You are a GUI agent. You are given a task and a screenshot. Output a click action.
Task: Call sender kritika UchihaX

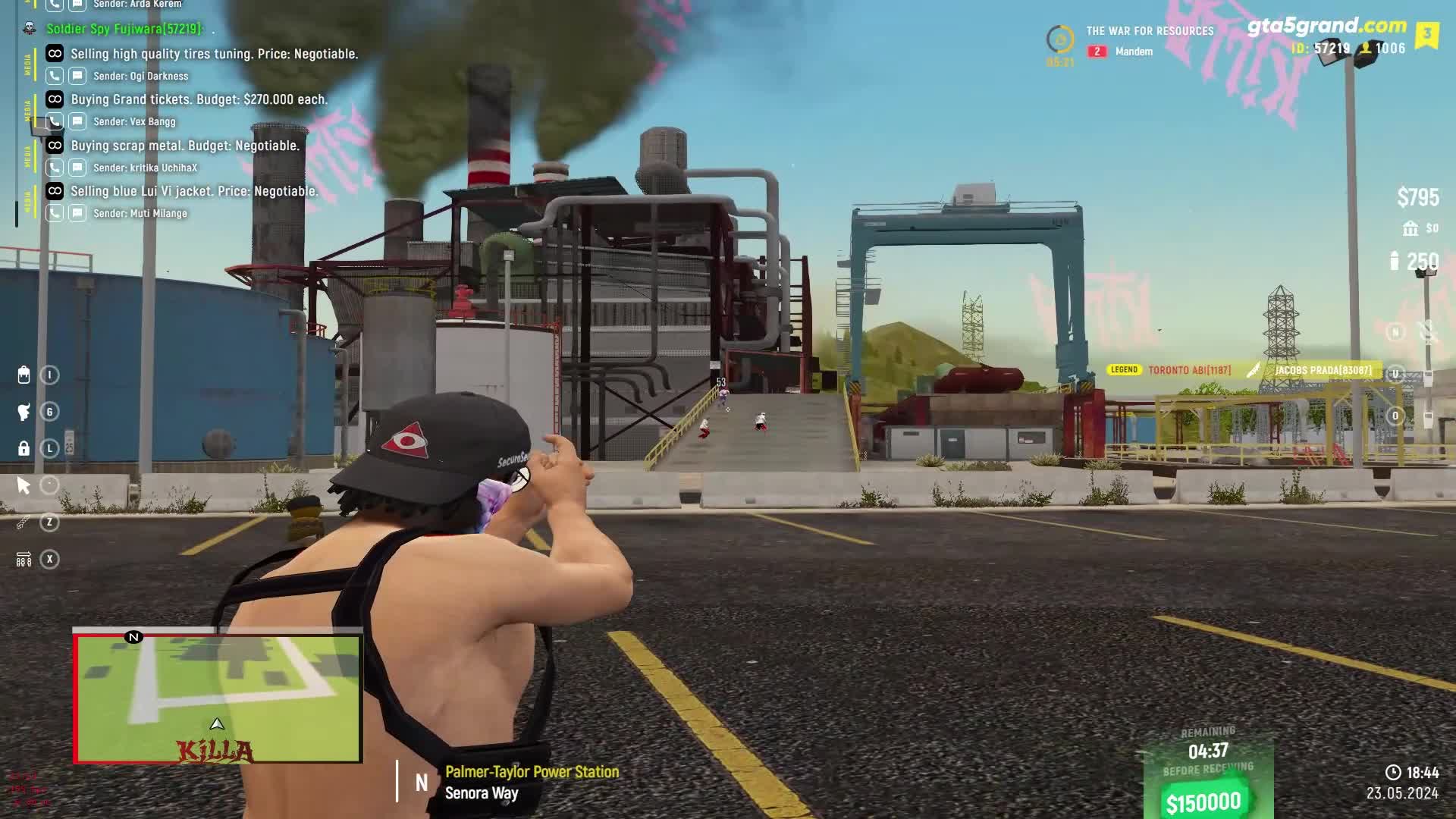click(54, 168)
